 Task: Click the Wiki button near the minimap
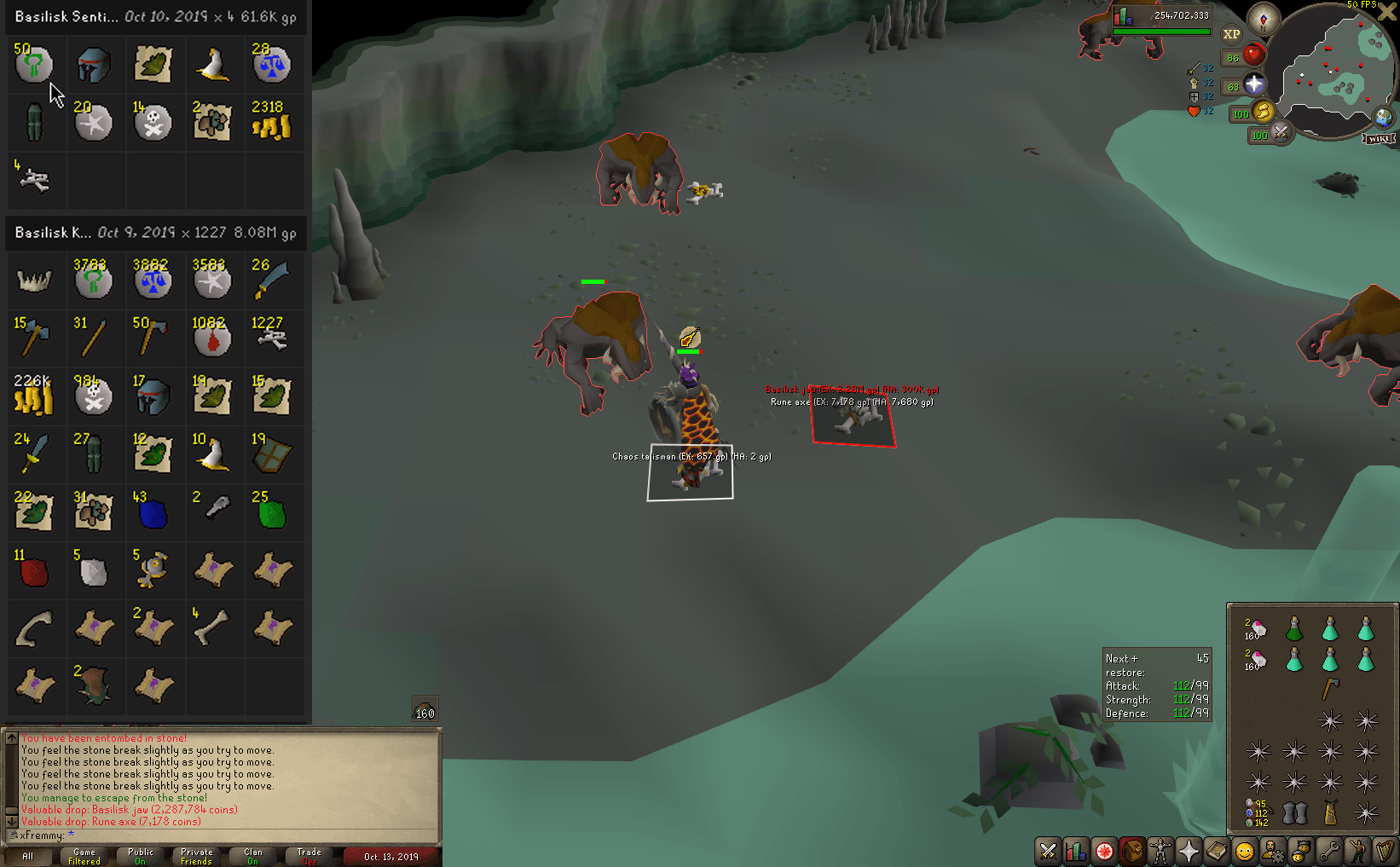coord(1379,138)
